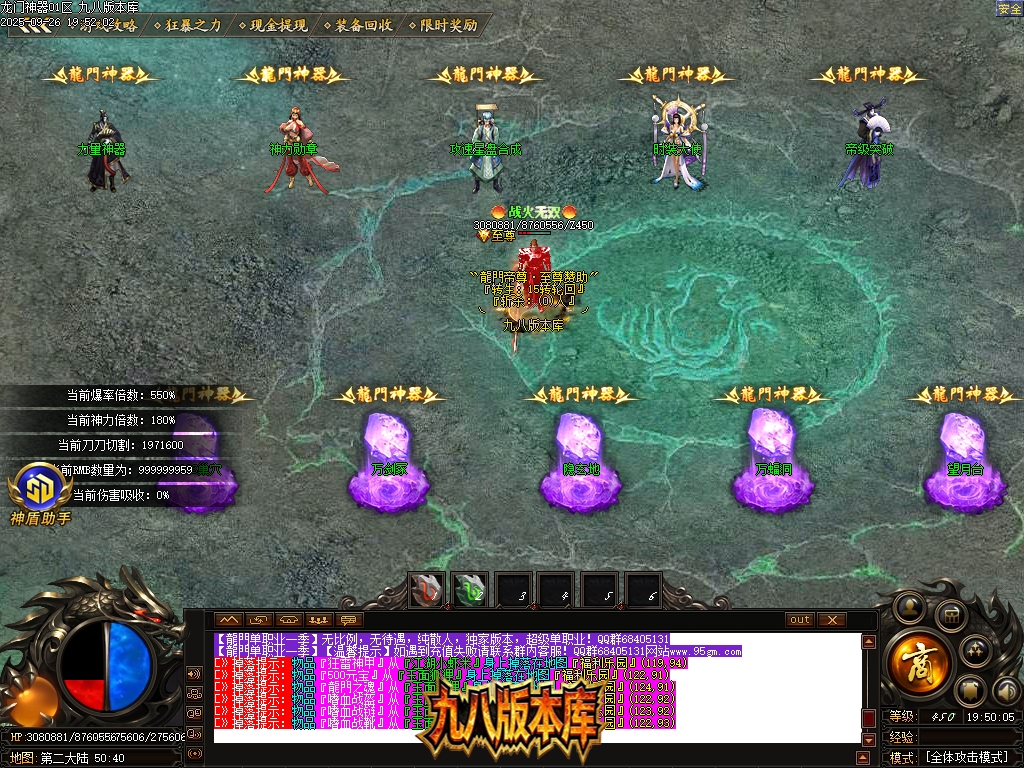Change the 全体攻击模式 attack mode
This screenshot has width=1024, height=768.
coord(964,758)
